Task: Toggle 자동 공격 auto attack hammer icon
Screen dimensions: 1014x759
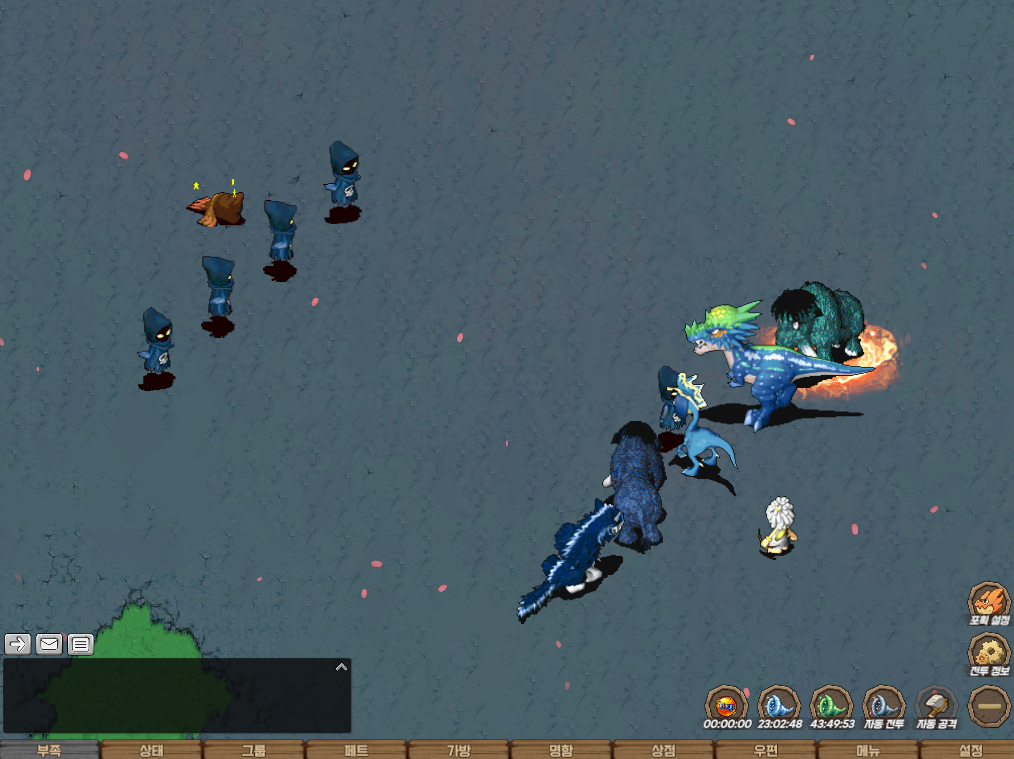Action: [x=937, y=704]
